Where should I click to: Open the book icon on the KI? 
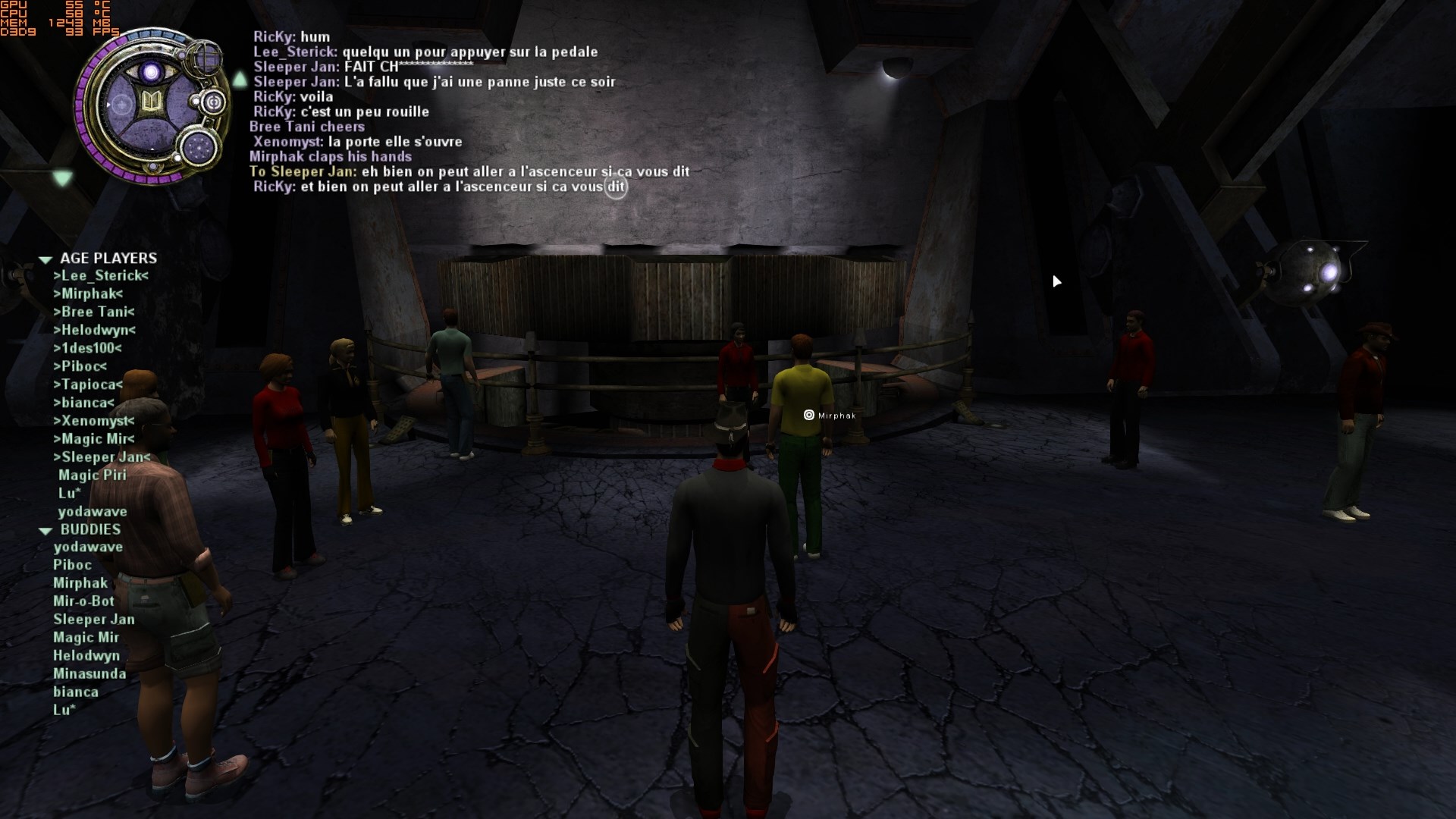point(151,104)
